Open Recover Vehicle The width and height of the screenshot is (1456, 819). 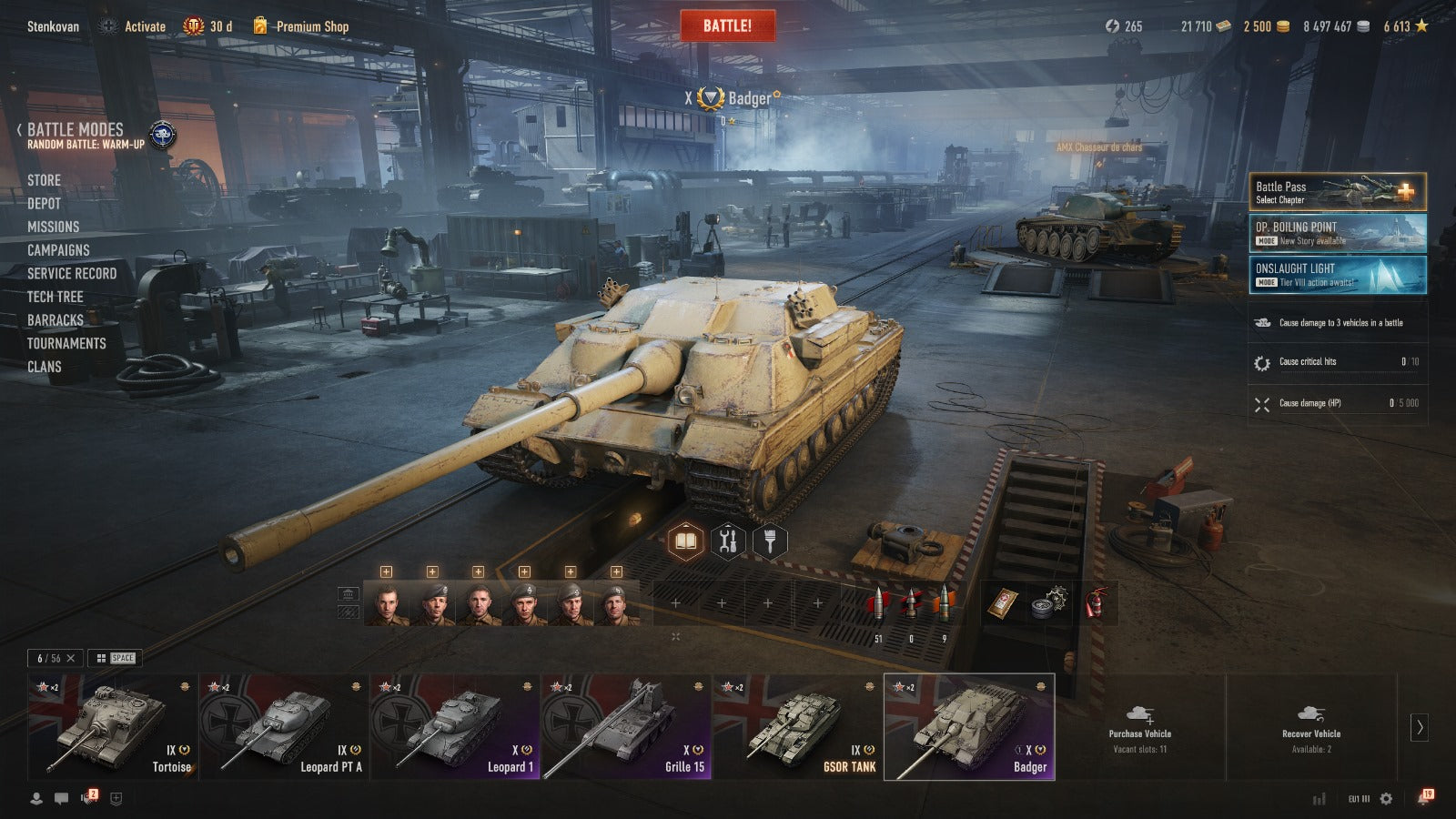pos(1310,728)
